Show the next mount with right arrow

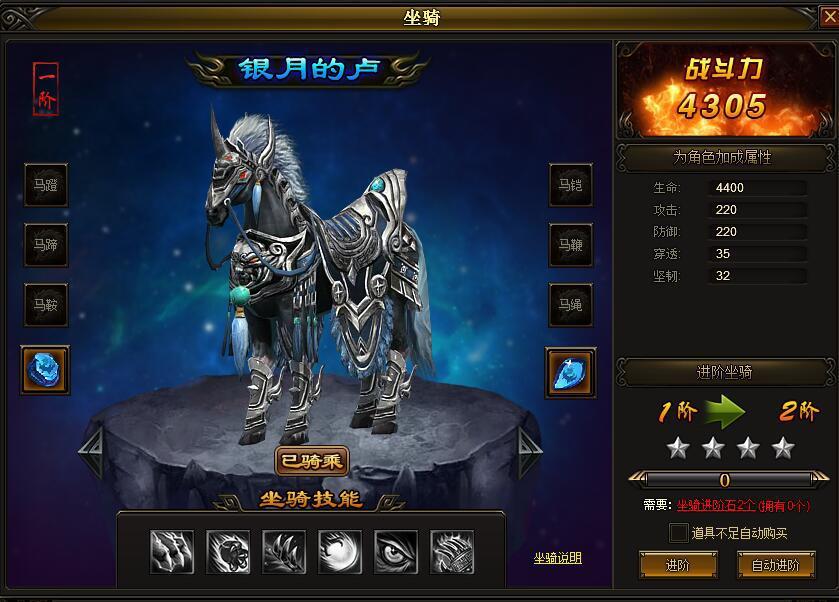529,453
